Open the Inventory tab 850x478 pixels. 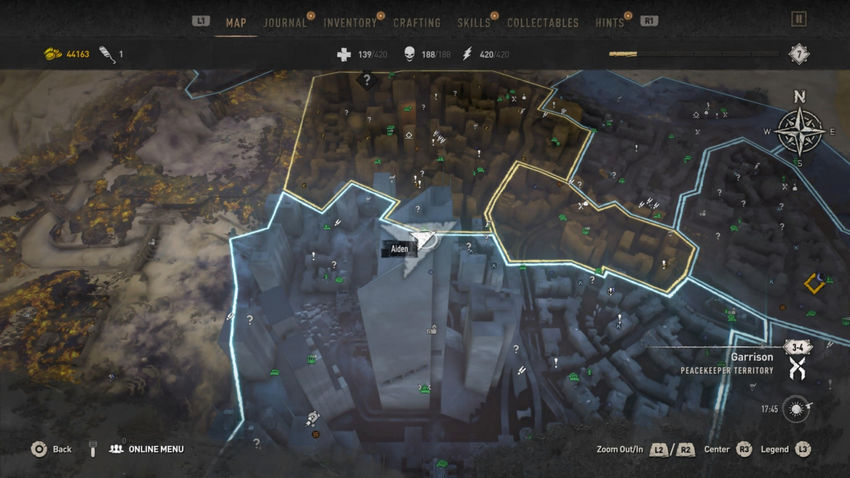click(350, 22)
